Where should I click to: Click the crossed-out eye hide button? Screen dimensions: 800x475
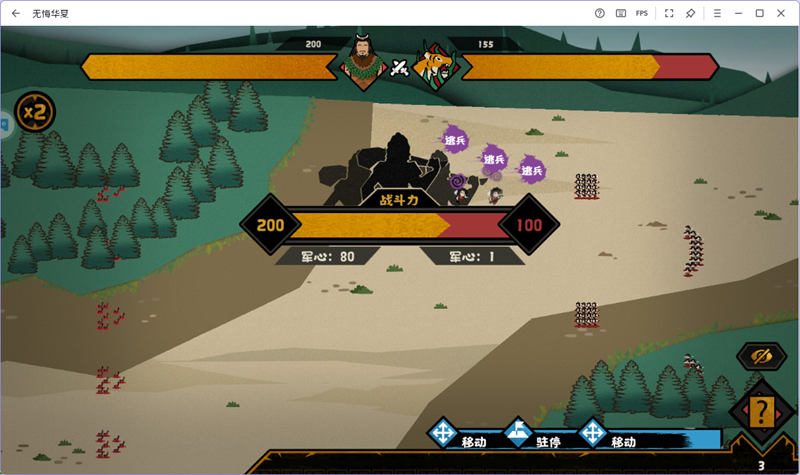tap(762, 357)
